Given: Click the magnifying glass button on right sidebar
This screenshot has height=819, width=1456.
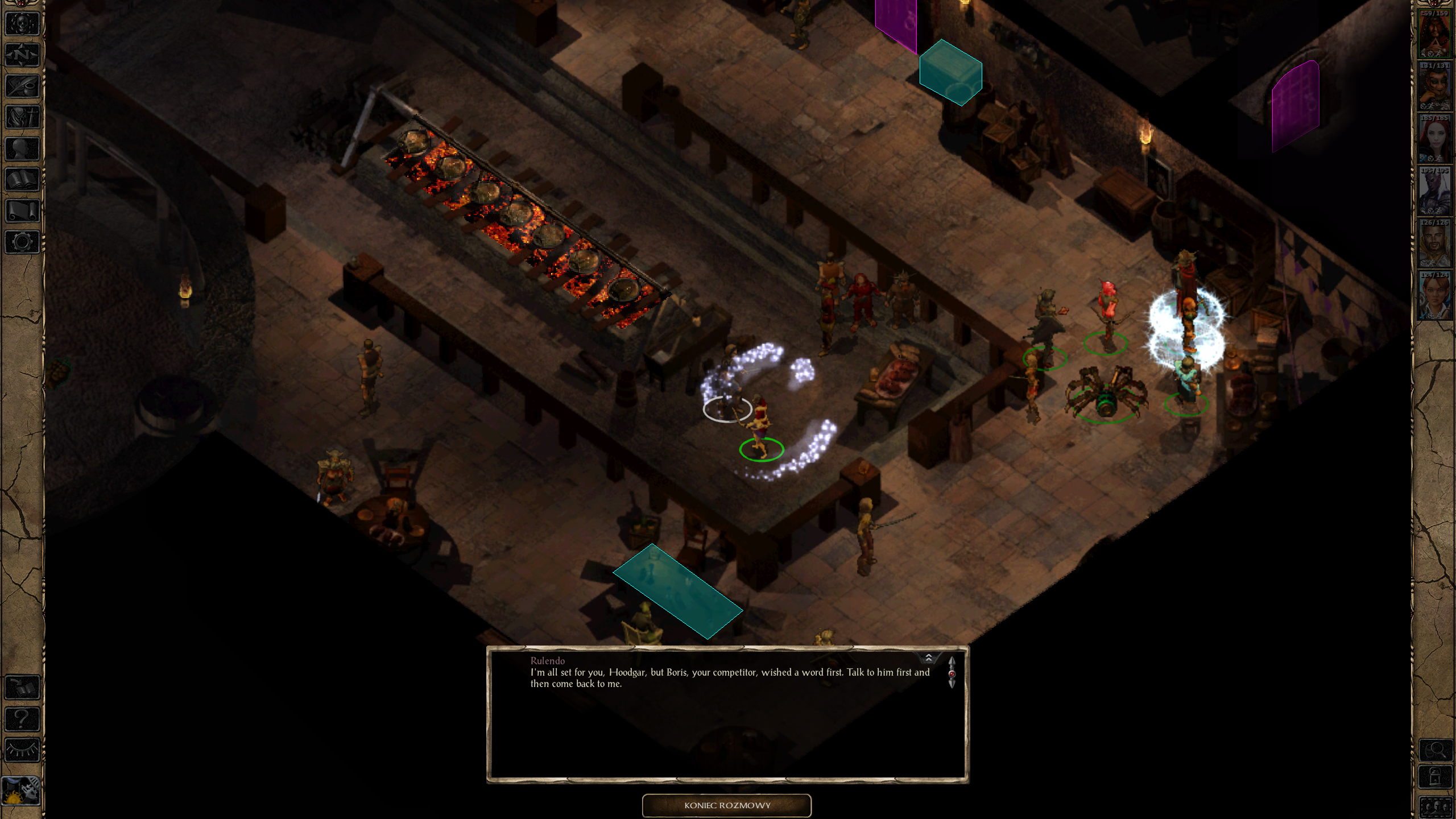Looking at the screenshot, I should (1435, 750).
